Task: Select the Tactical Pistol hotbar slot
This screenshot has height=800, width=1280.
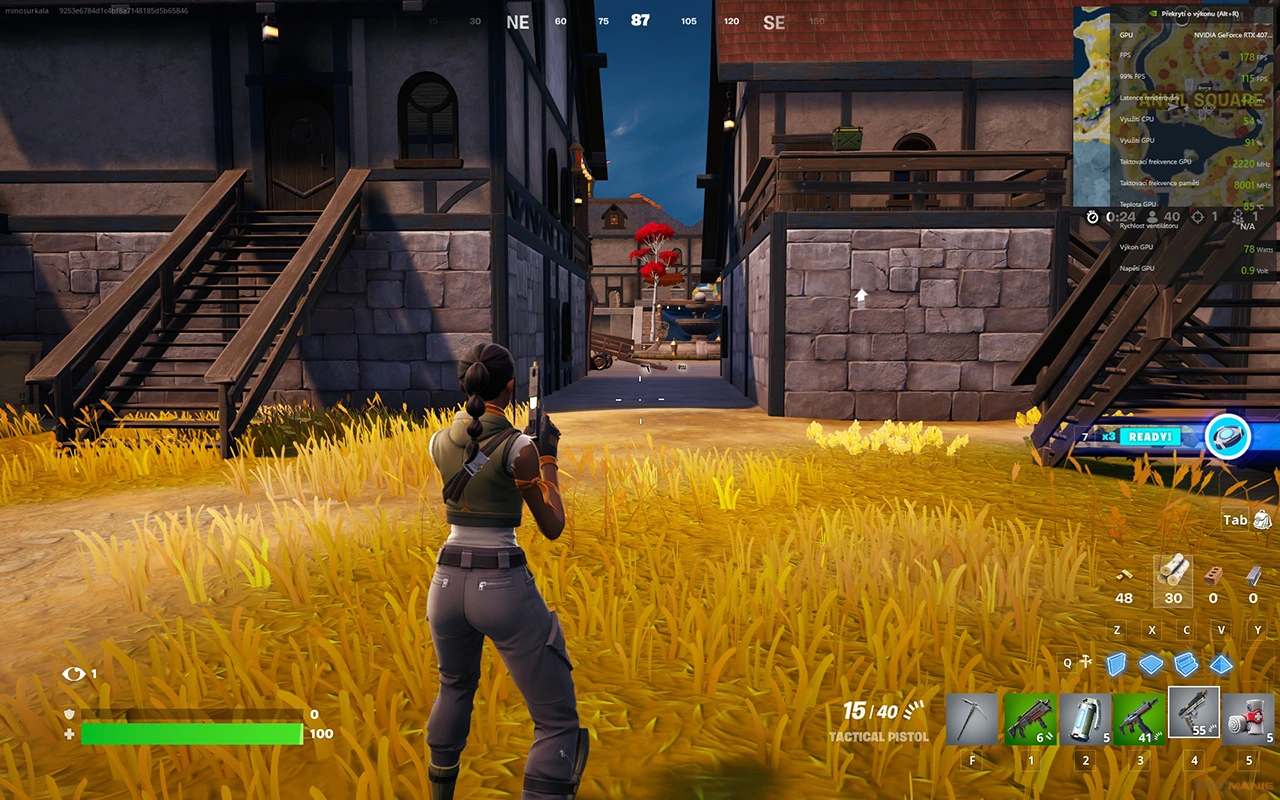Action: (x=1194, y=714)
